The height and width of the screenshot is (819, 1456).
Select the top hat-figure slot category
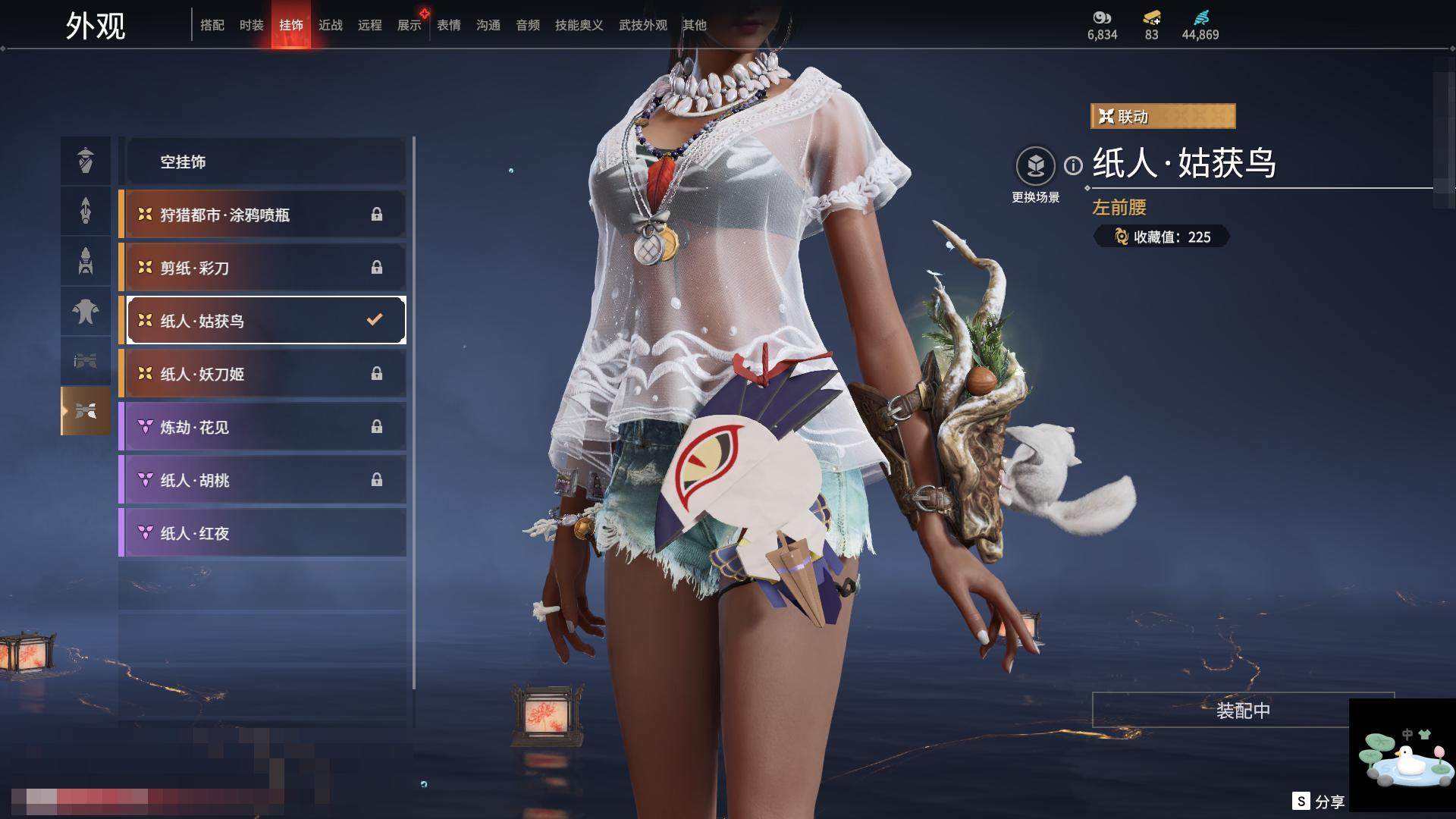86,160
